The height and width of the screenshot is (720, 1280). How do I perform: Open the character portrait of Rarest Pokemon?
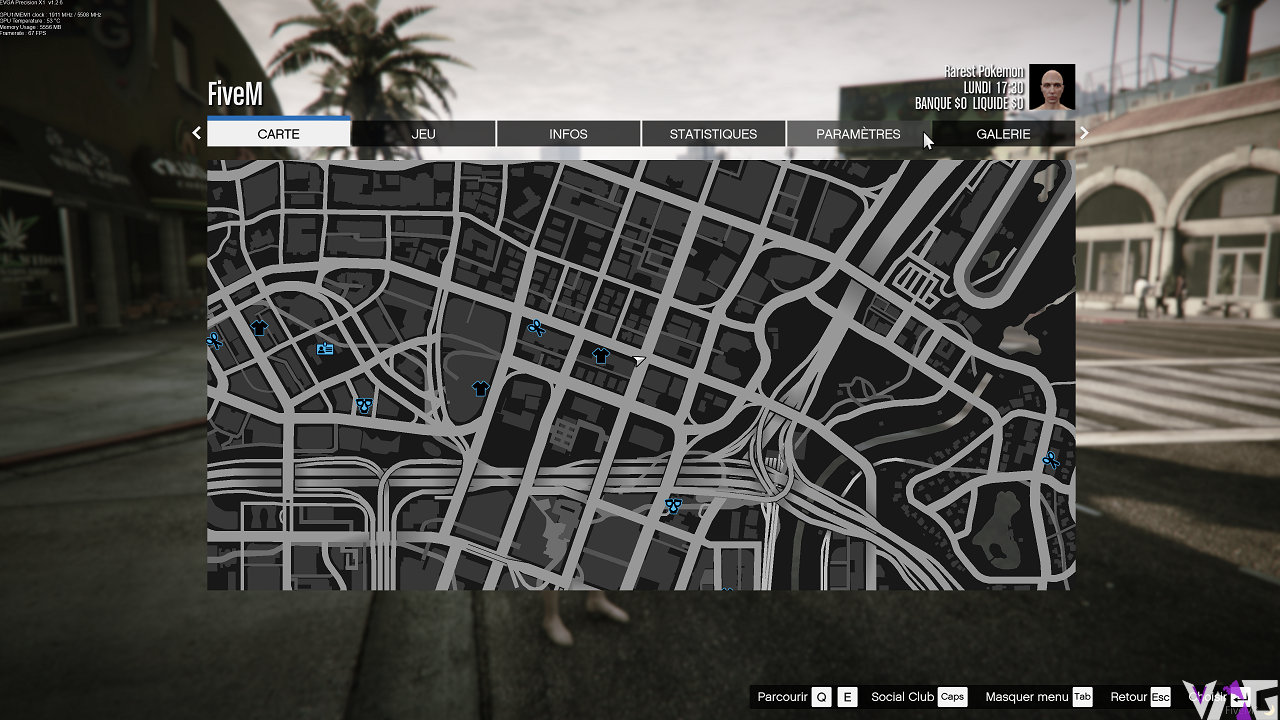pos(1052,88)
